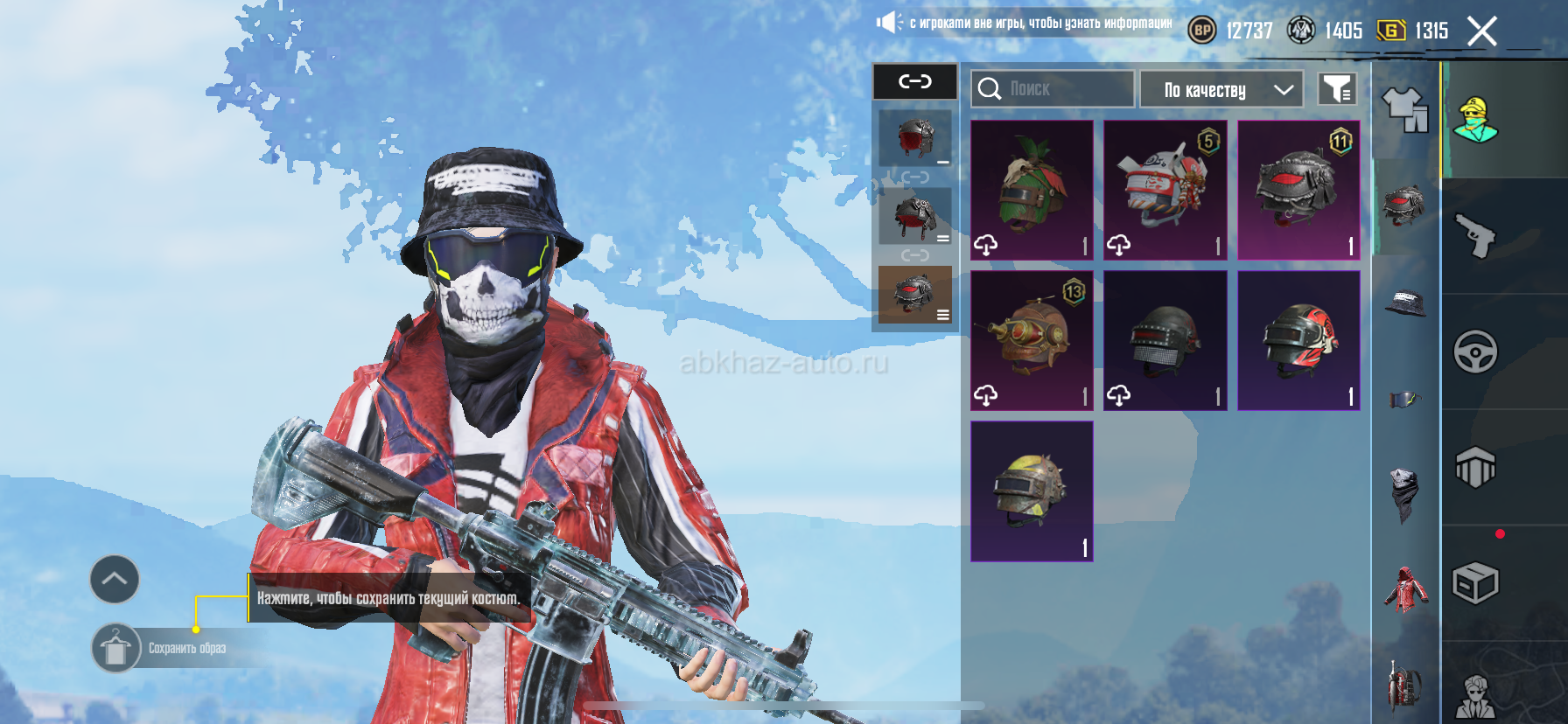Screen dimensions: 1568x724
Task: Toggle the chain link button above helmets
Action: [x=915, y=81]
